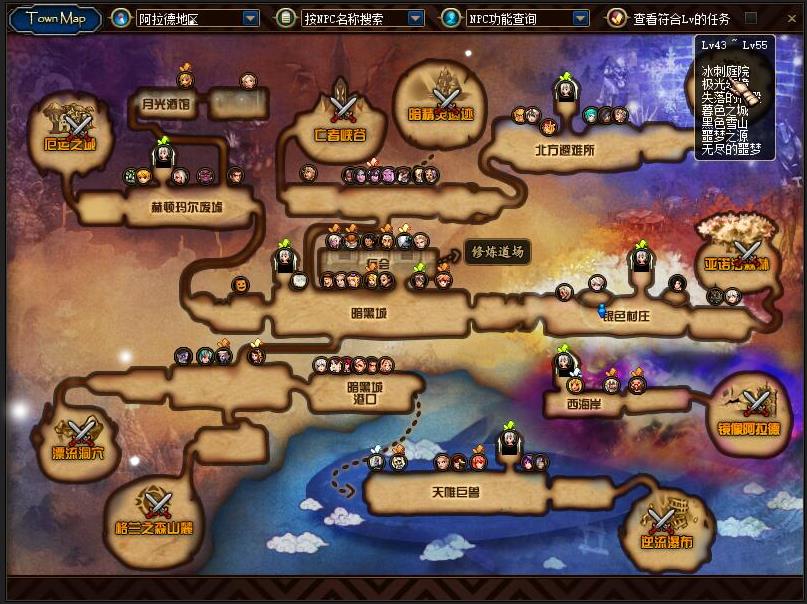The width and height of the screenshot is (807, 604).
Task: Choose the 暗精灵遗迹 dungeon marker
Action: 444,97
